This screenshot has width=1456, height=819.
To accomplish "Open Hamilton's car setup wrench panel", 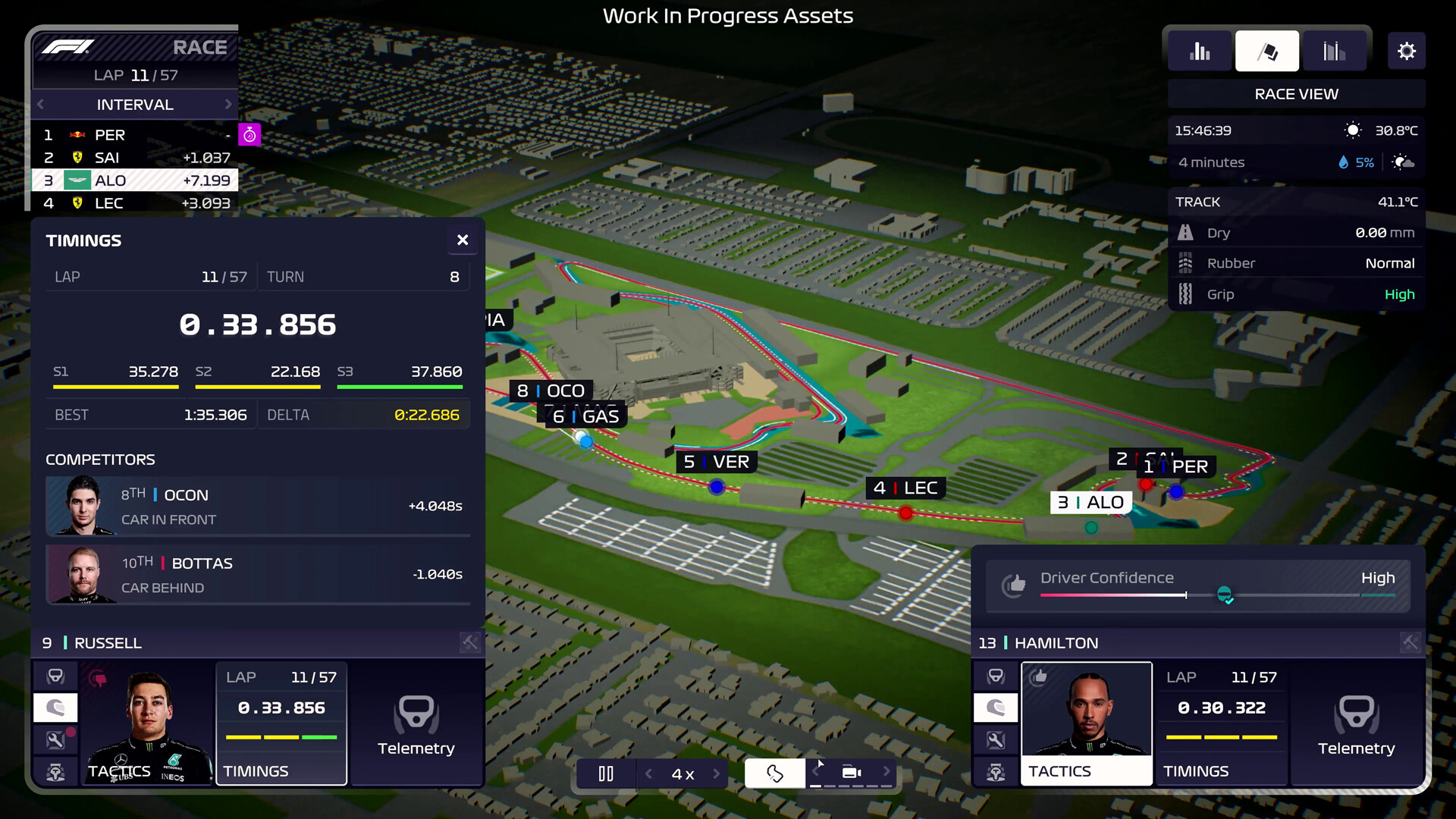I will tap(996, 739).
